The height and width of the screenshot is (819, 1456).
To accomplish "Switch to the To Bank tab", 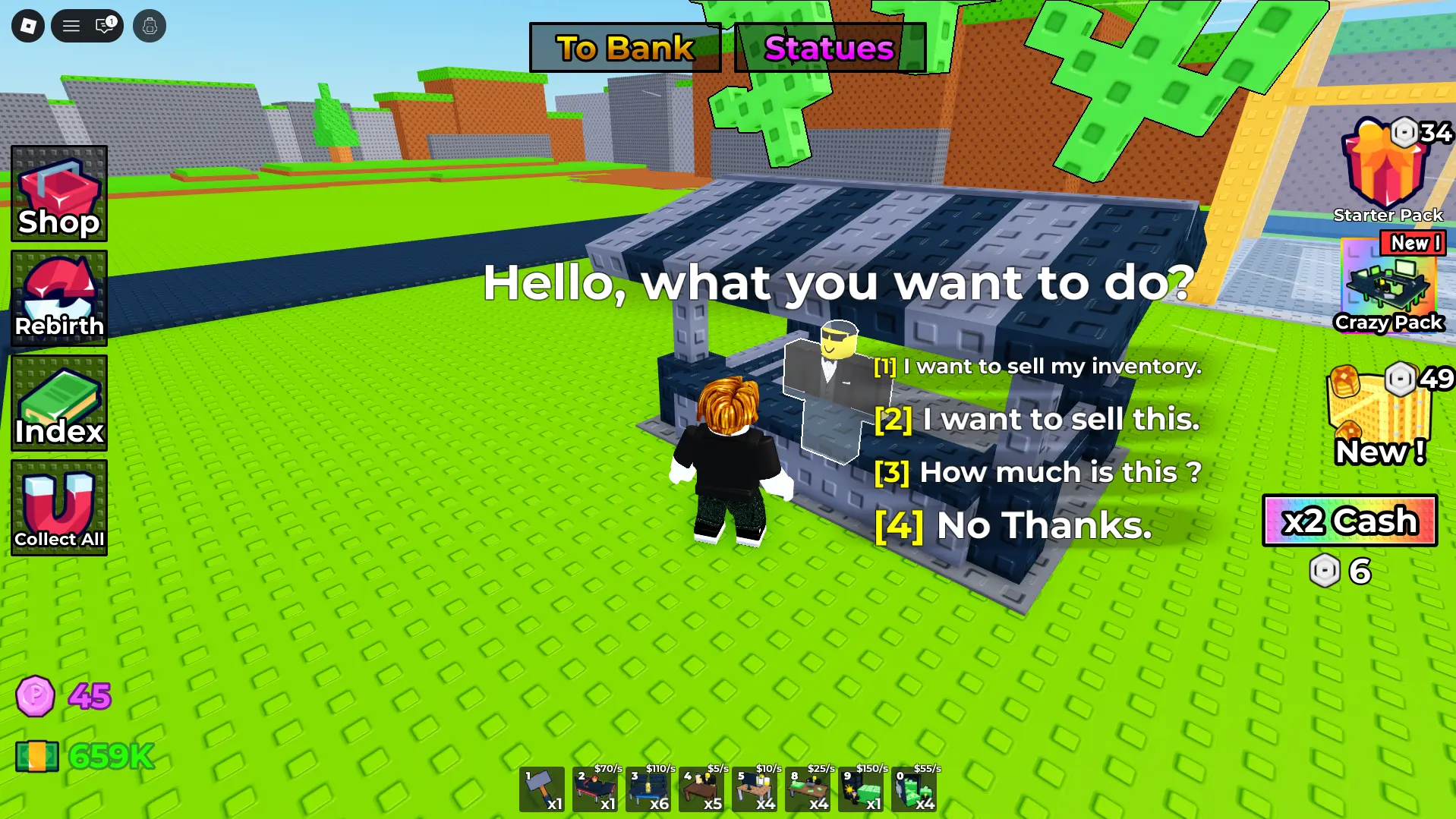I will pos(624,47).
